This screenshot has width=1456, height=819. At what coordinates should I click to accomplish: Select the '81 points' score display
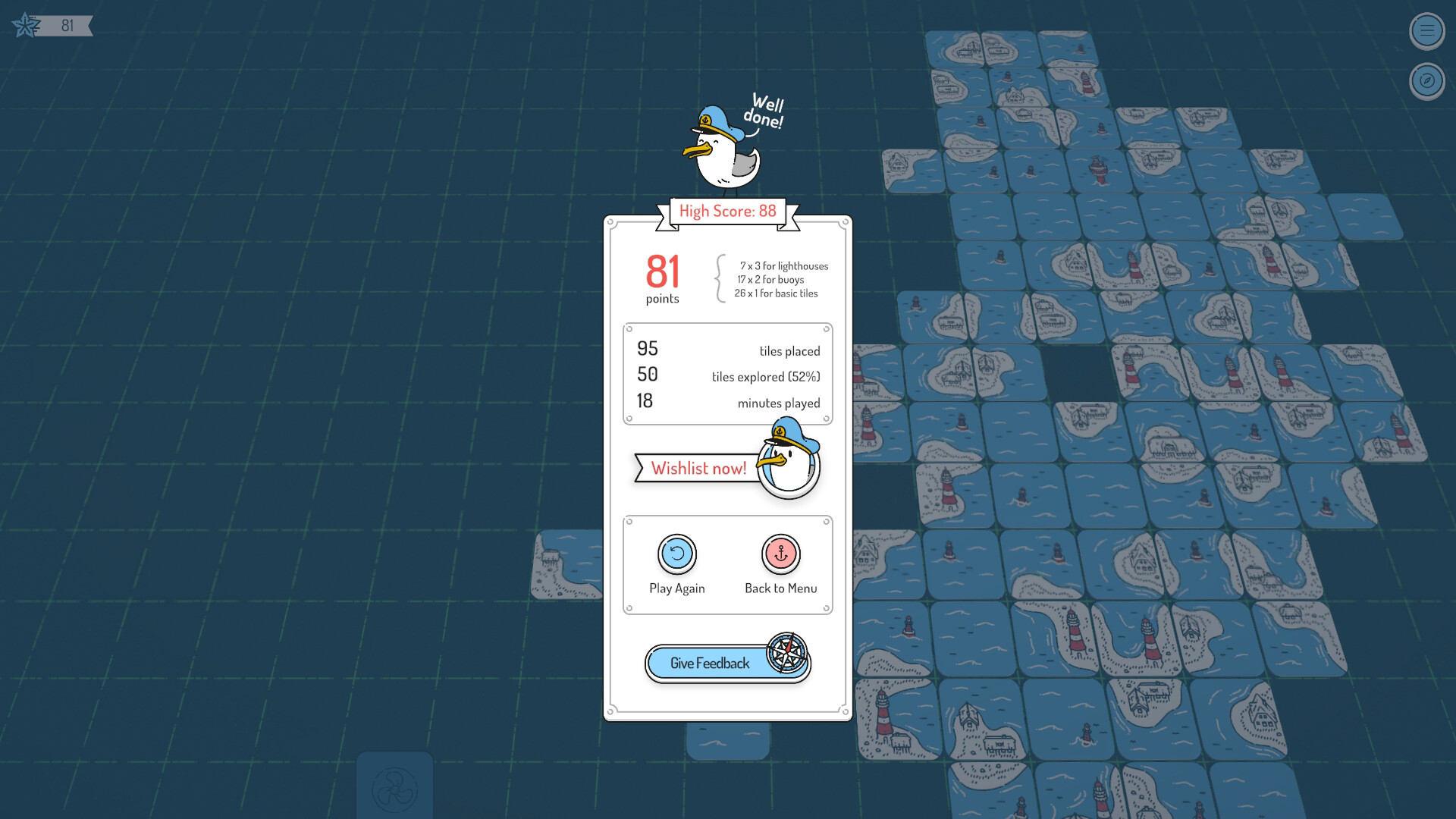tap(662, 277)
